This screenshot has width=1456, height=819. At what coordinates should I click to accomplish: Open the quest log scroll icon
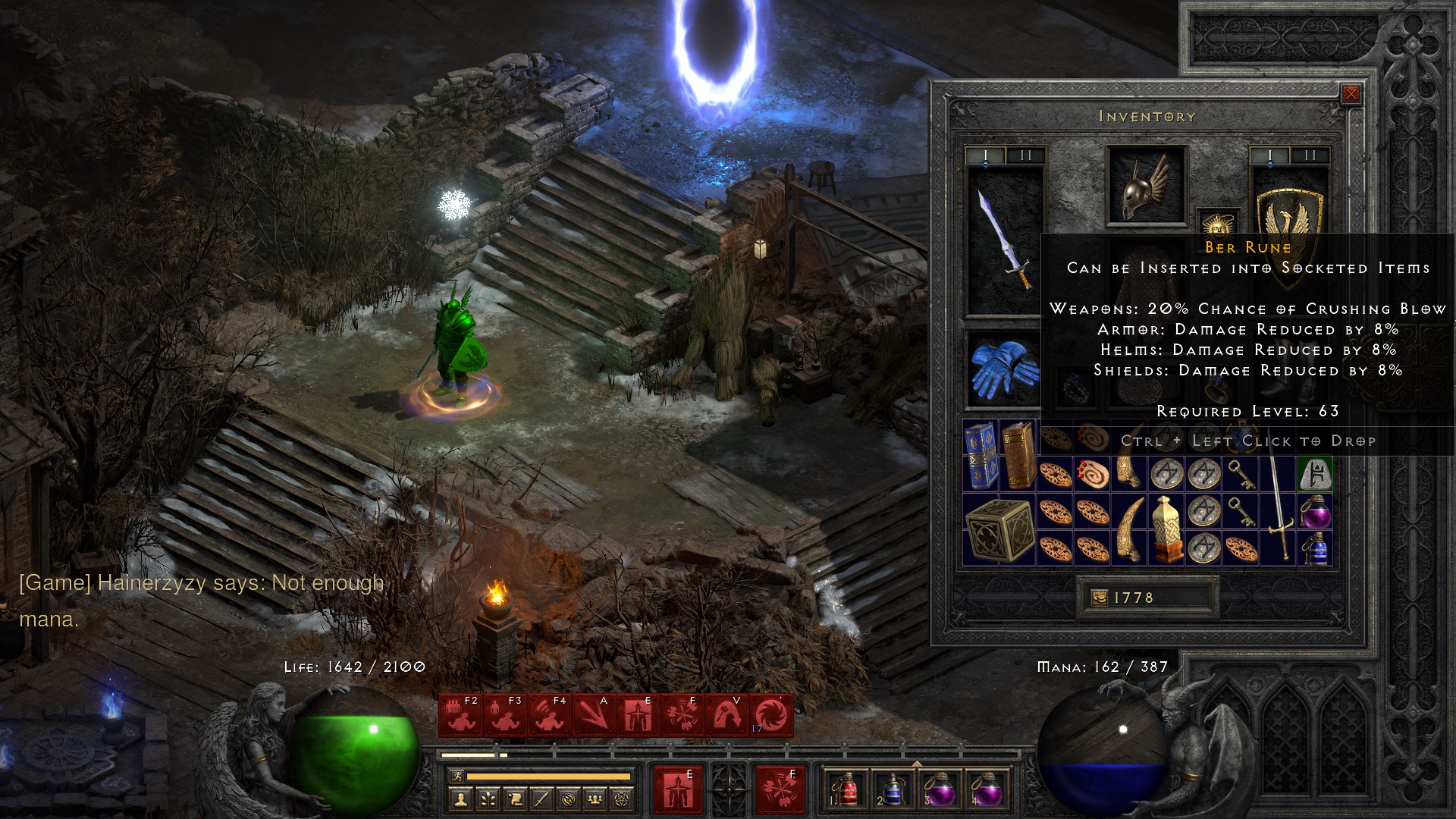515,799
